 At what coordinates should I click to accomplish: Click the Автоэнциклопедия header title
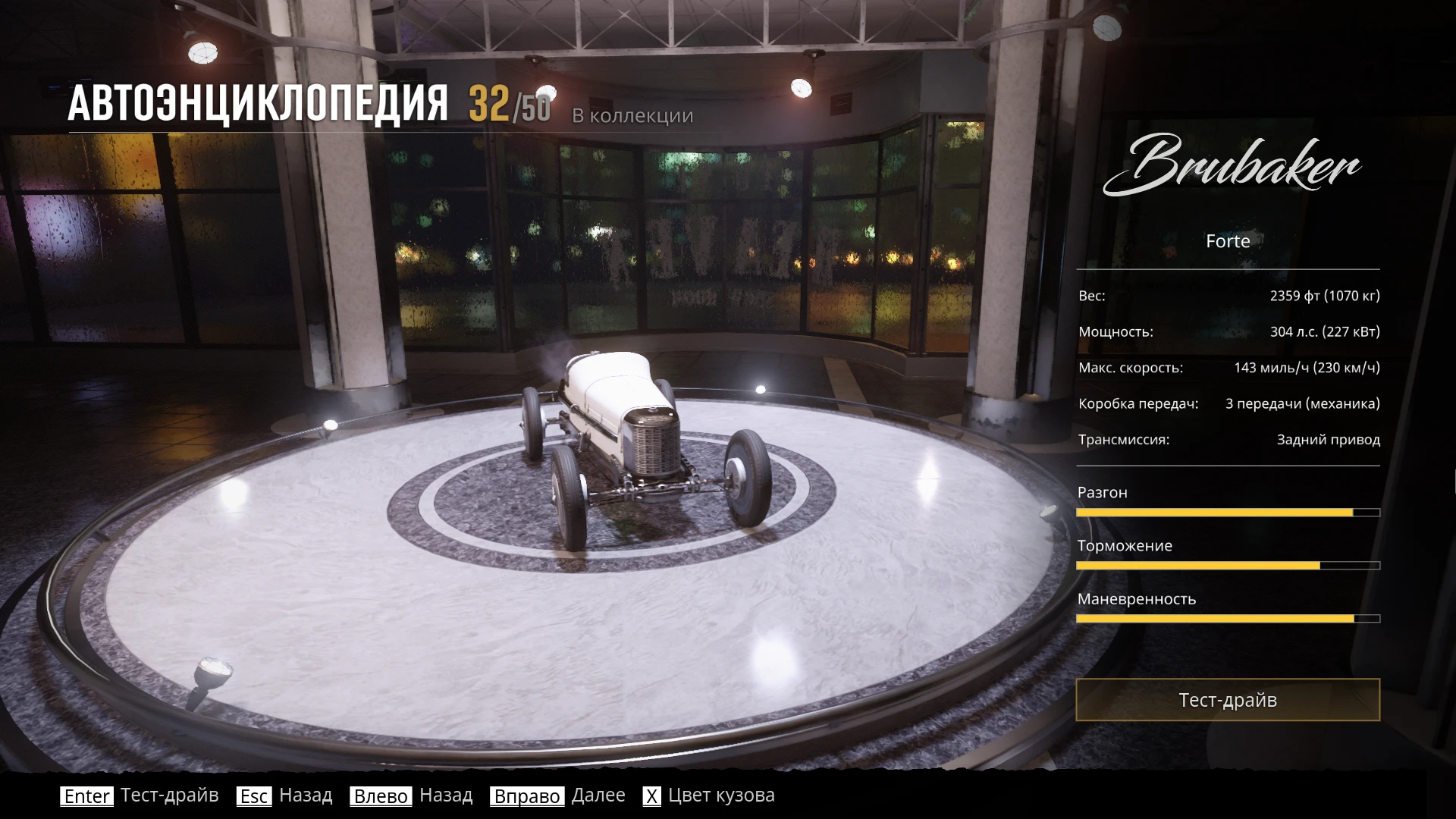tap(260, 101)
